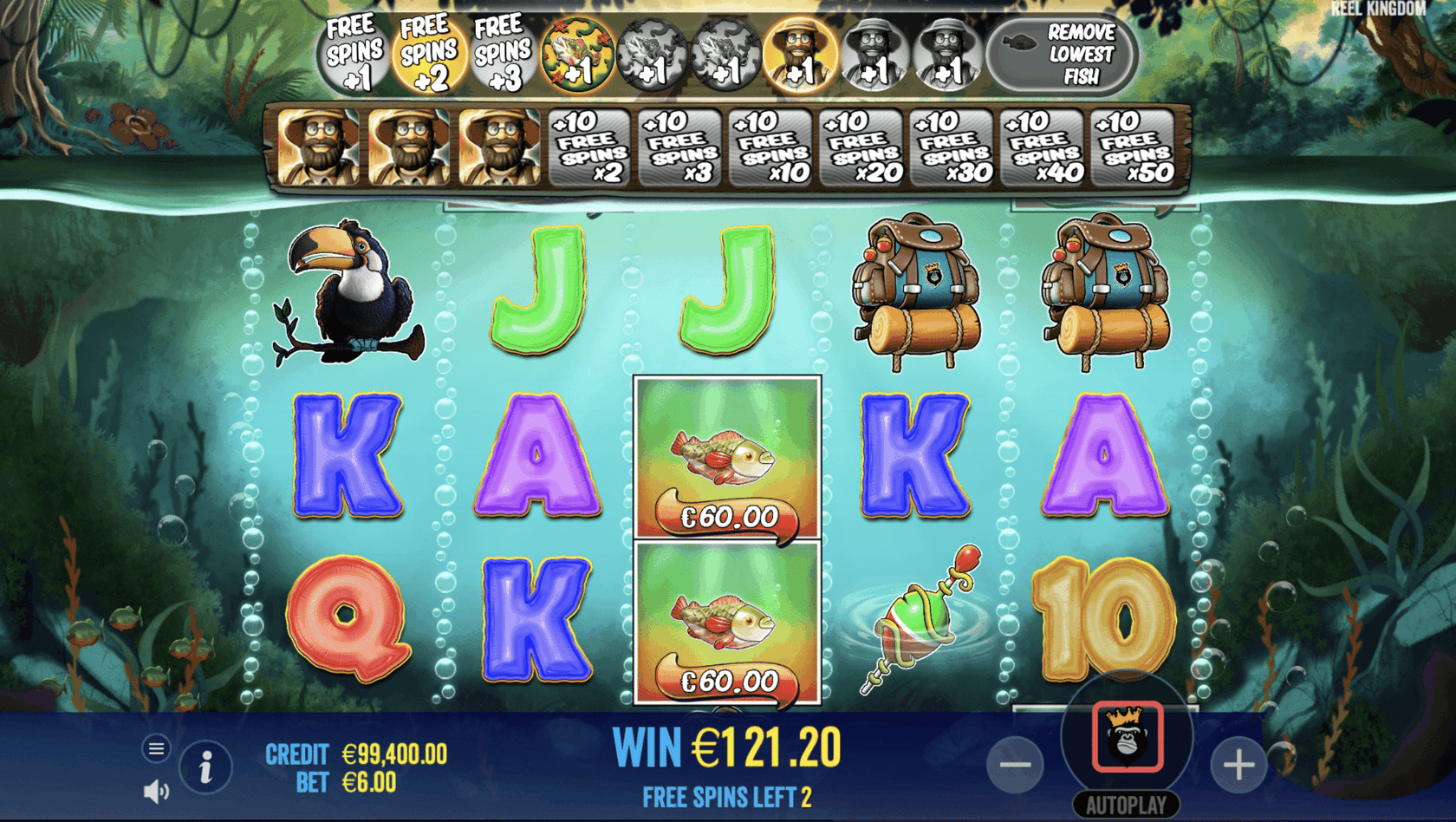
Task: Click the FREE SPINS LEFT 2 text
Action: point(726,797)
